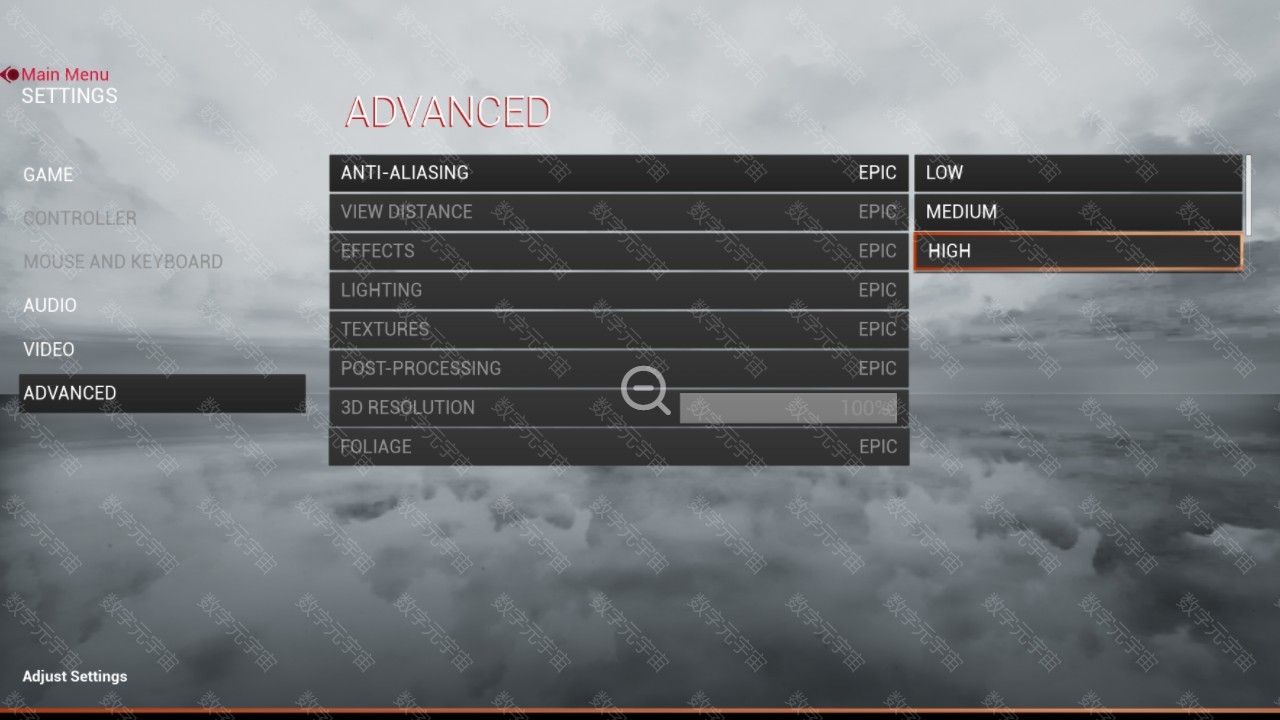Adjust the 3D Resolution slider
The image size is (1280, 720).
(788, 408)
